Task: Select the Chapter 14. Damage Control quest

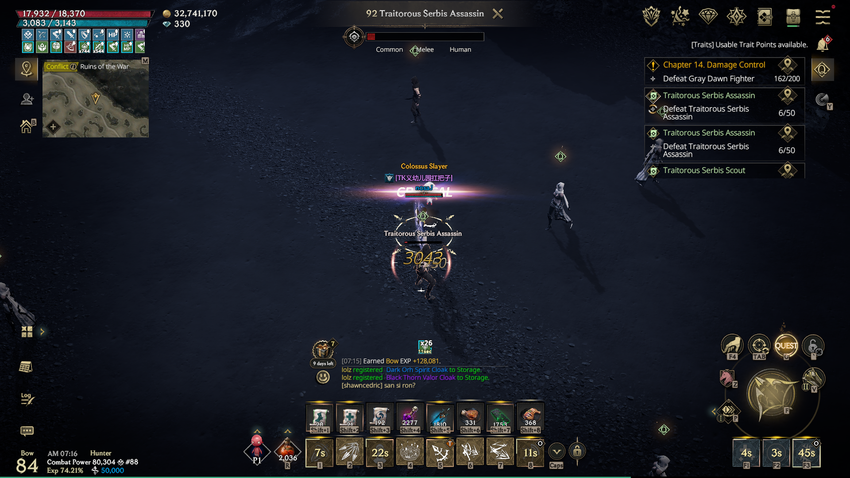Action: tap(714, 65)
